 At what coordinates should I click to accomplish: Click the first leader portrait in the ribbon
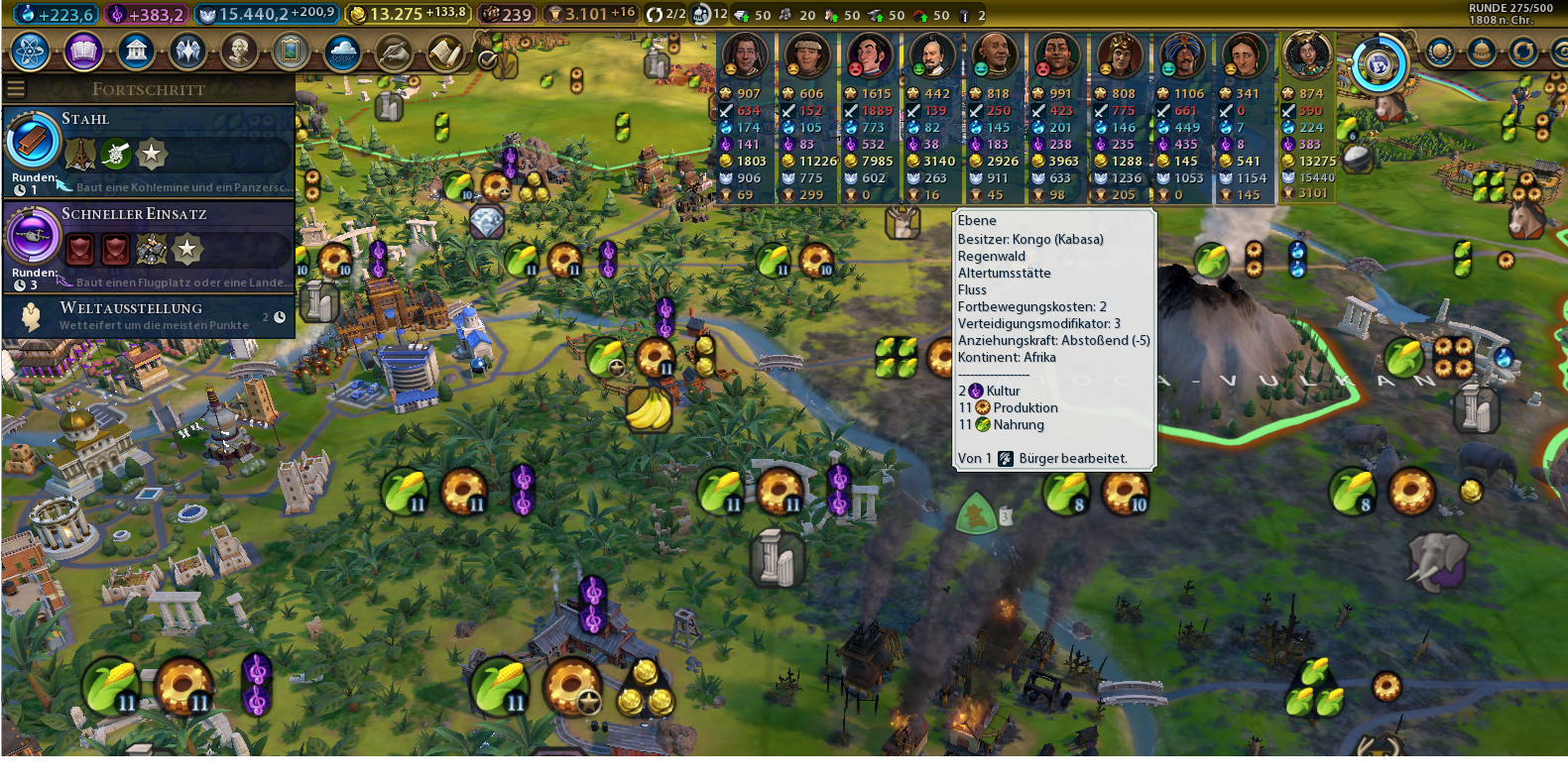pos(745,56)
